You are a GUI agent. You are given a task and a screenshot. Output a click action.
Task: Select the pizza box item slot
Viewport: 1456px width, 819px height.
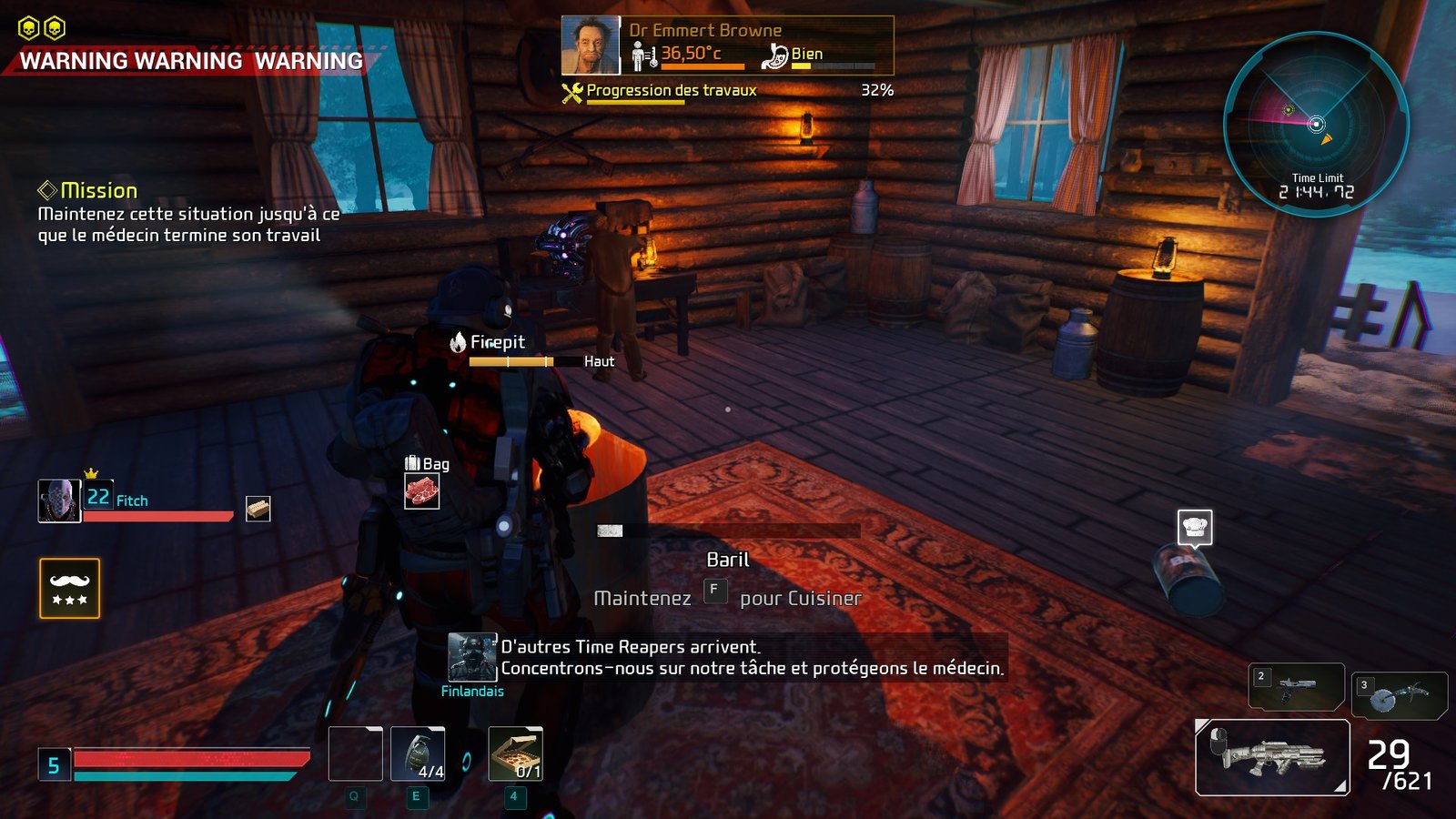pos(516,754)
